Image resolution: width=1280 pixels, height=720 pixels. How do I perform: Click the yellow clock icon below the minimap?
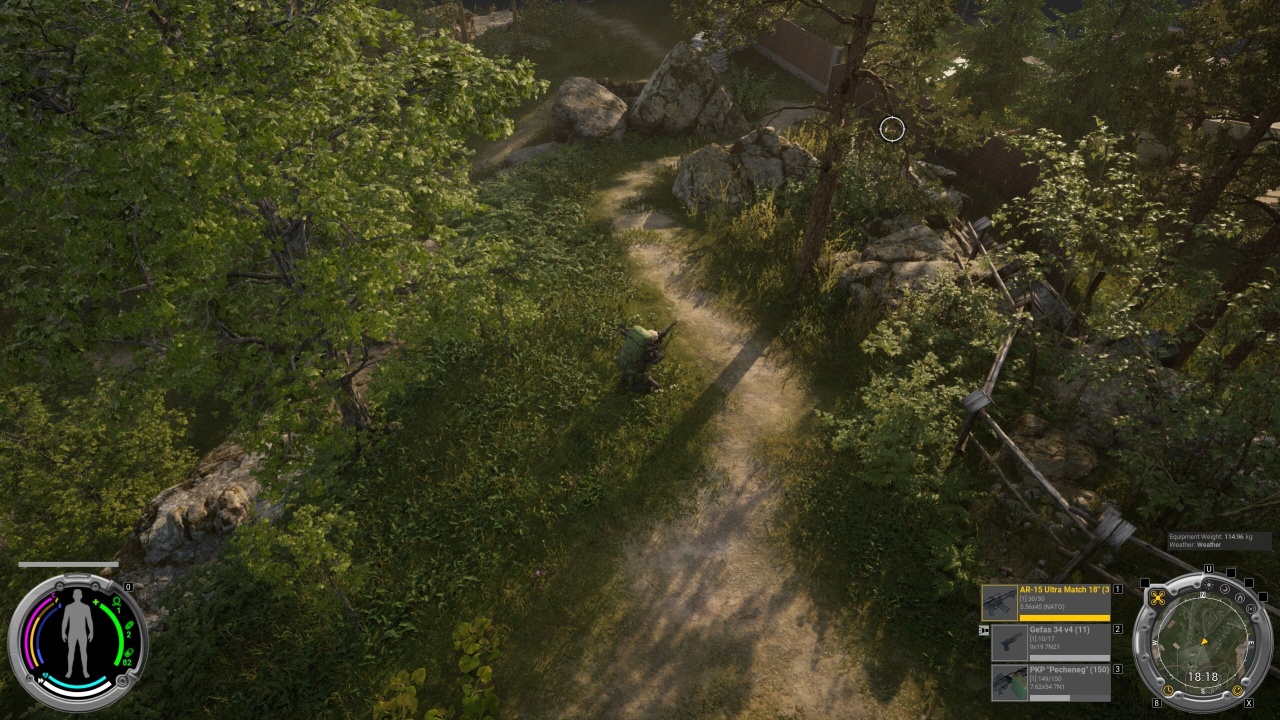(x=1170, y=690)
